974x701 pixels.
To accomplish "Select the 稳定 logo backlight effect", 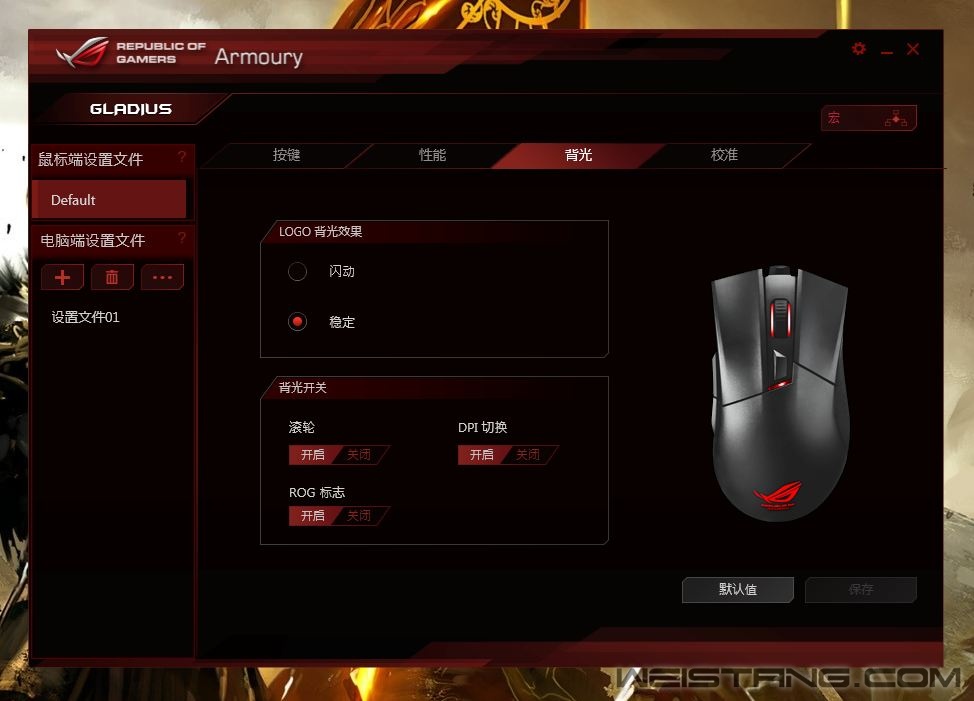I will coord(297,322).
